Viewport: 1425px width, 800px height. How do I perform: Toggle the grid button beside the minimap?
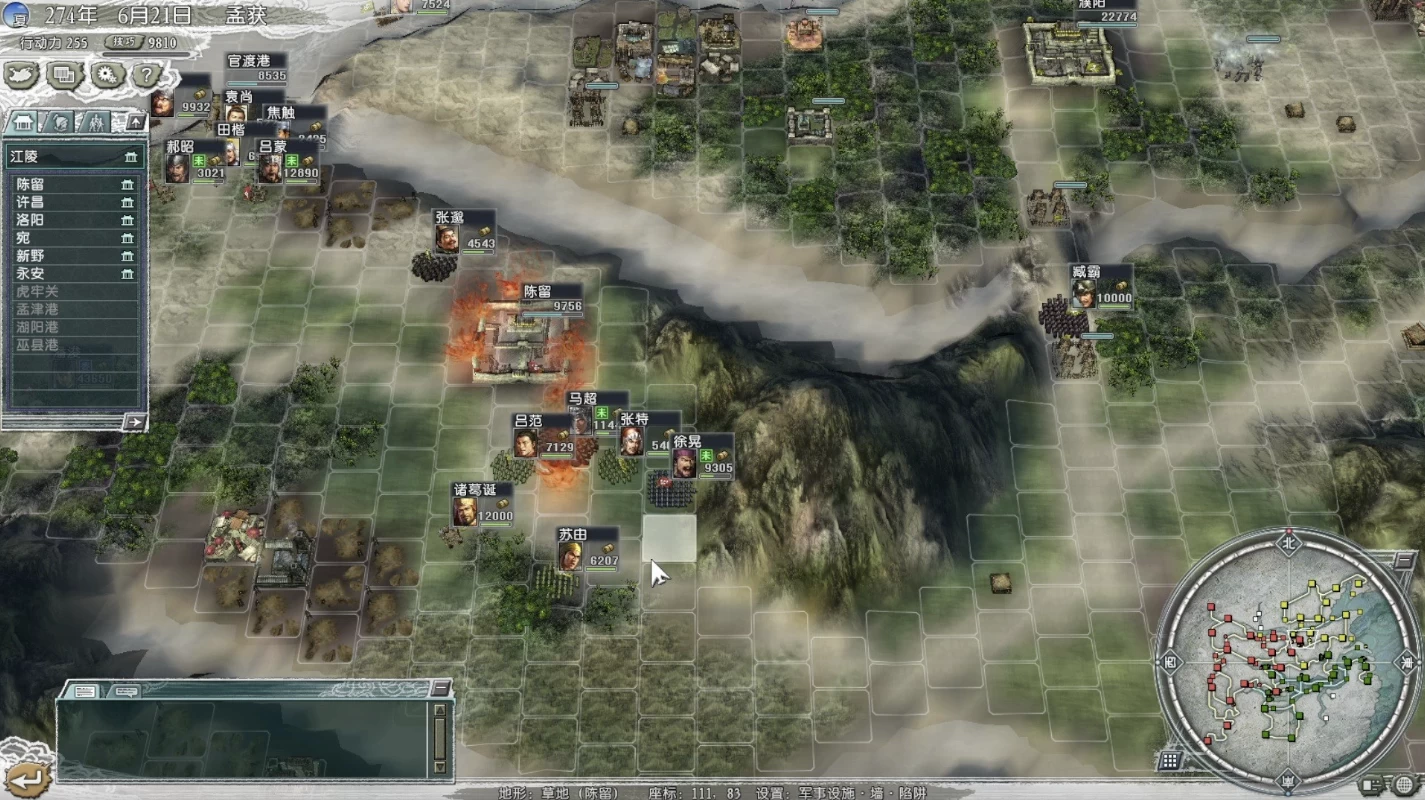point(1168,761)
